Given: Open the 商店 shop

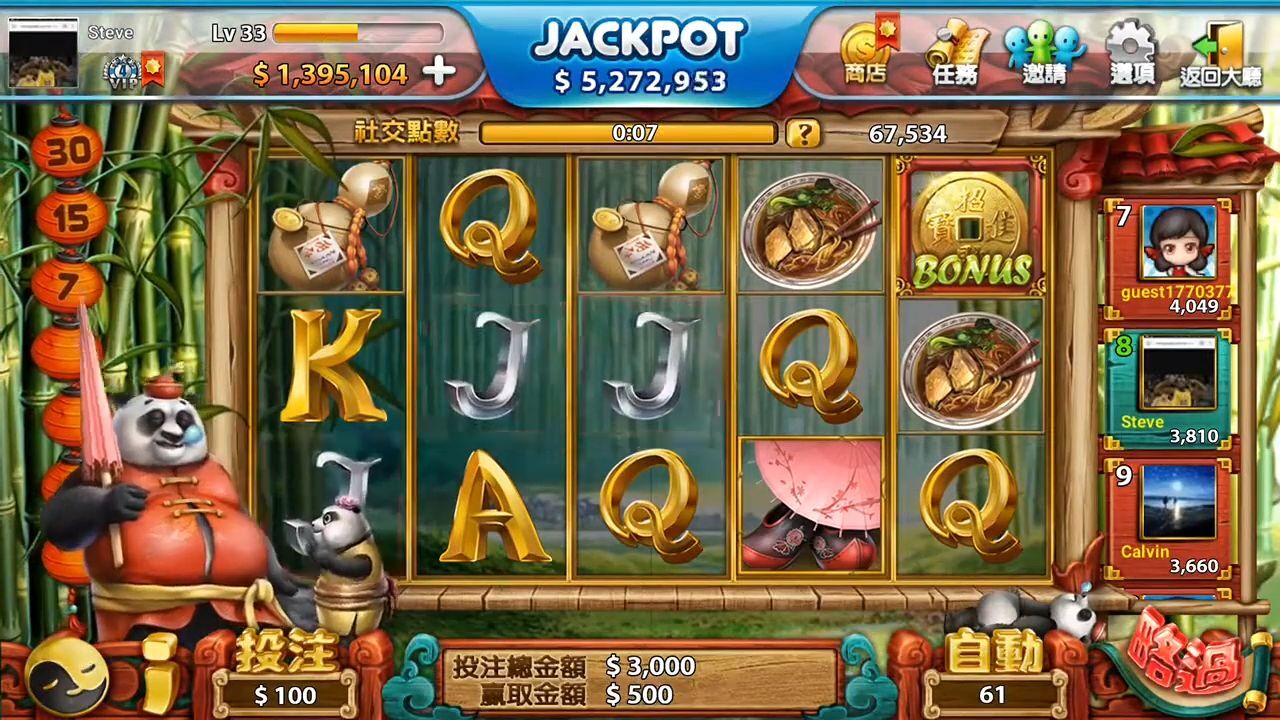Looking at the screenshot, I should (866, 53).
